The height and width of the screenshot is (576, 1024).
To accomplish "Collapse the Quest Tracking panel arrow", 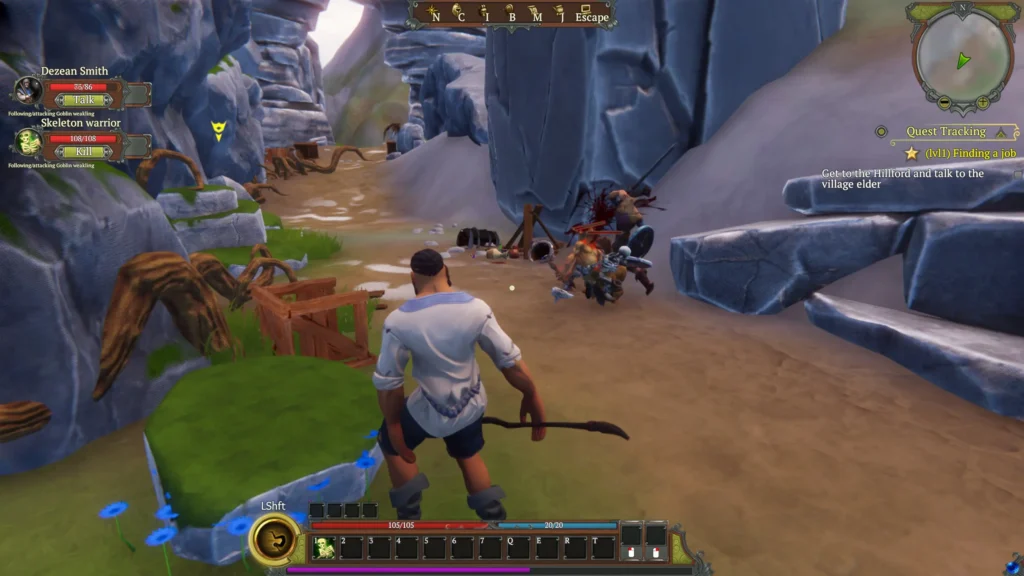I will click(1003, 131).
